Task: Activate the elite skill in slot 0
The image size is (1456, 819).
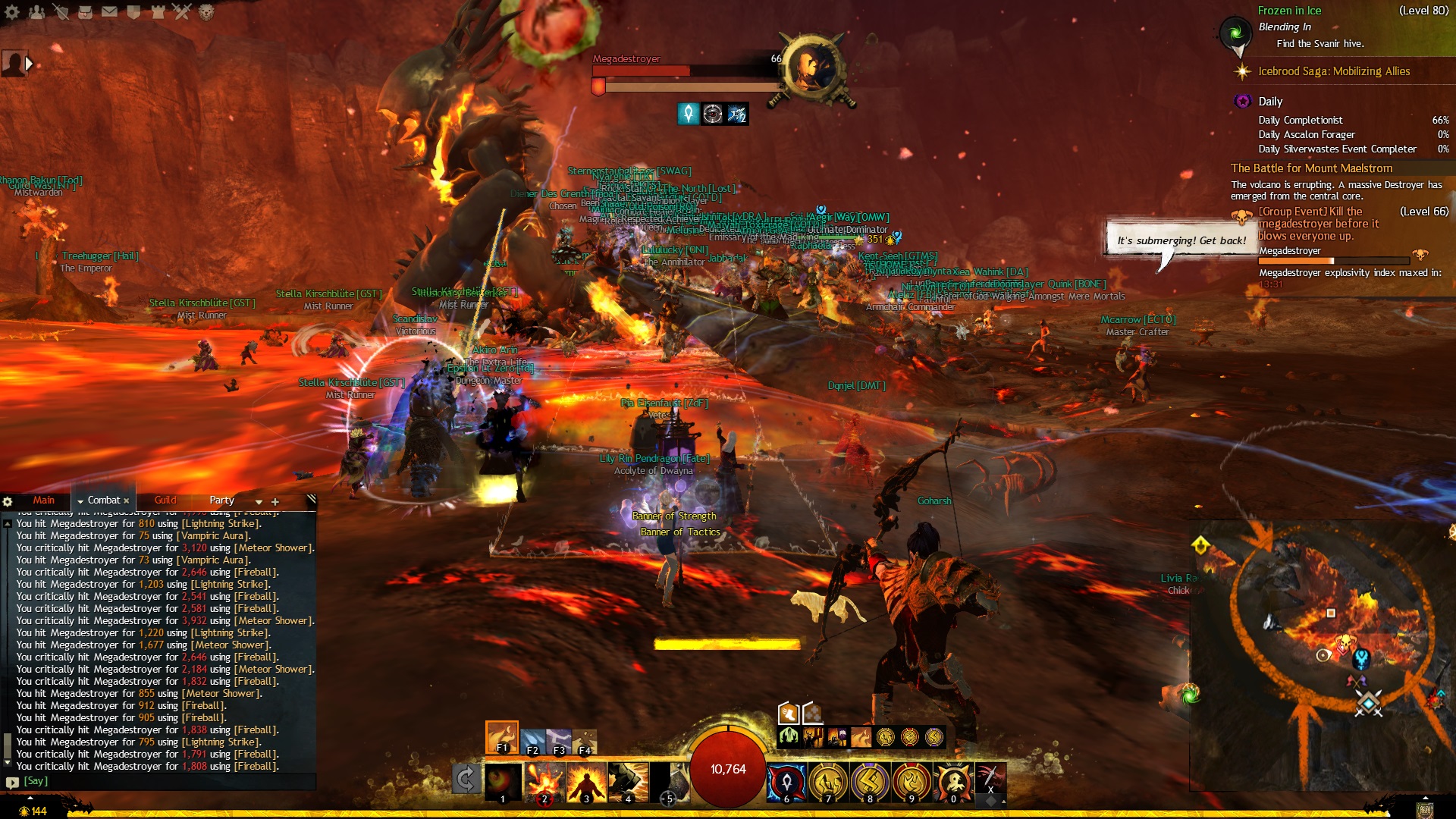Action: tap(953, 783)
